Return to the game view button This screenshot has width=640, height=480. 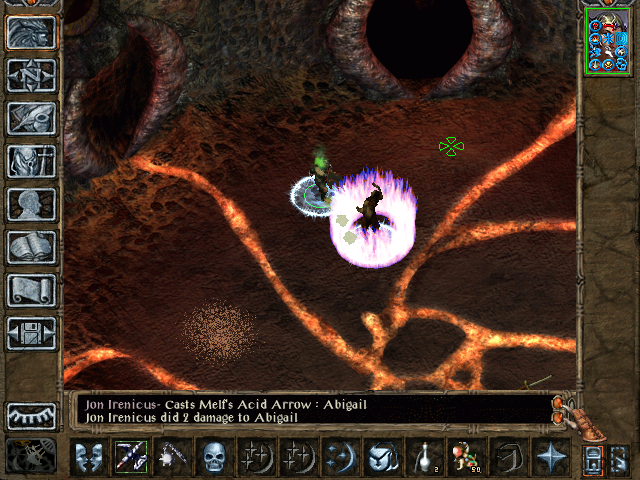[31, 32]
